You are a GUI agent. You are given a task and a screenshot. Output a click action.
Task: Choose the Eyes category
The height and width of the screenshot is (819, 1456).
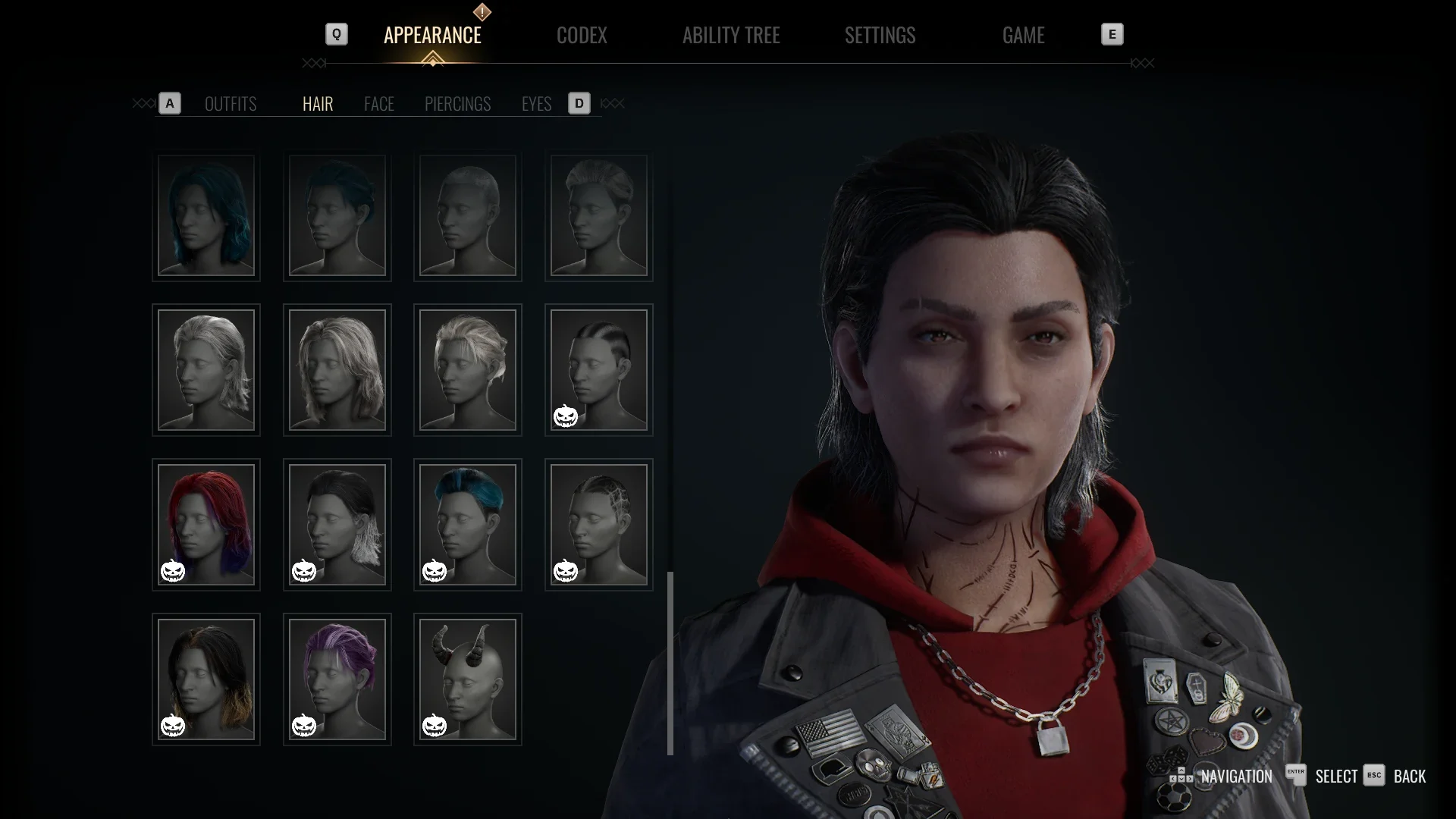point(536,104)
